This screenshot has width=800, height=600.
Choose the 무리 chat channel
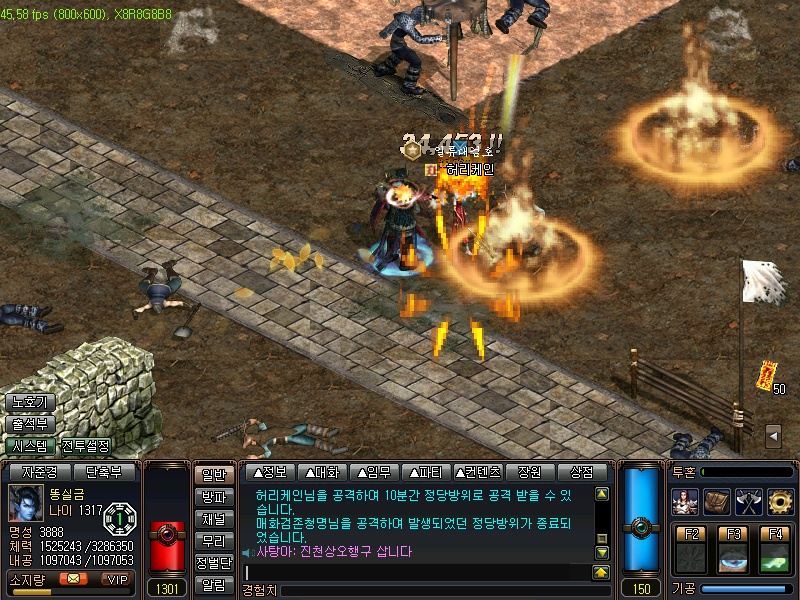pyautogui.click(x=213, y=541)
